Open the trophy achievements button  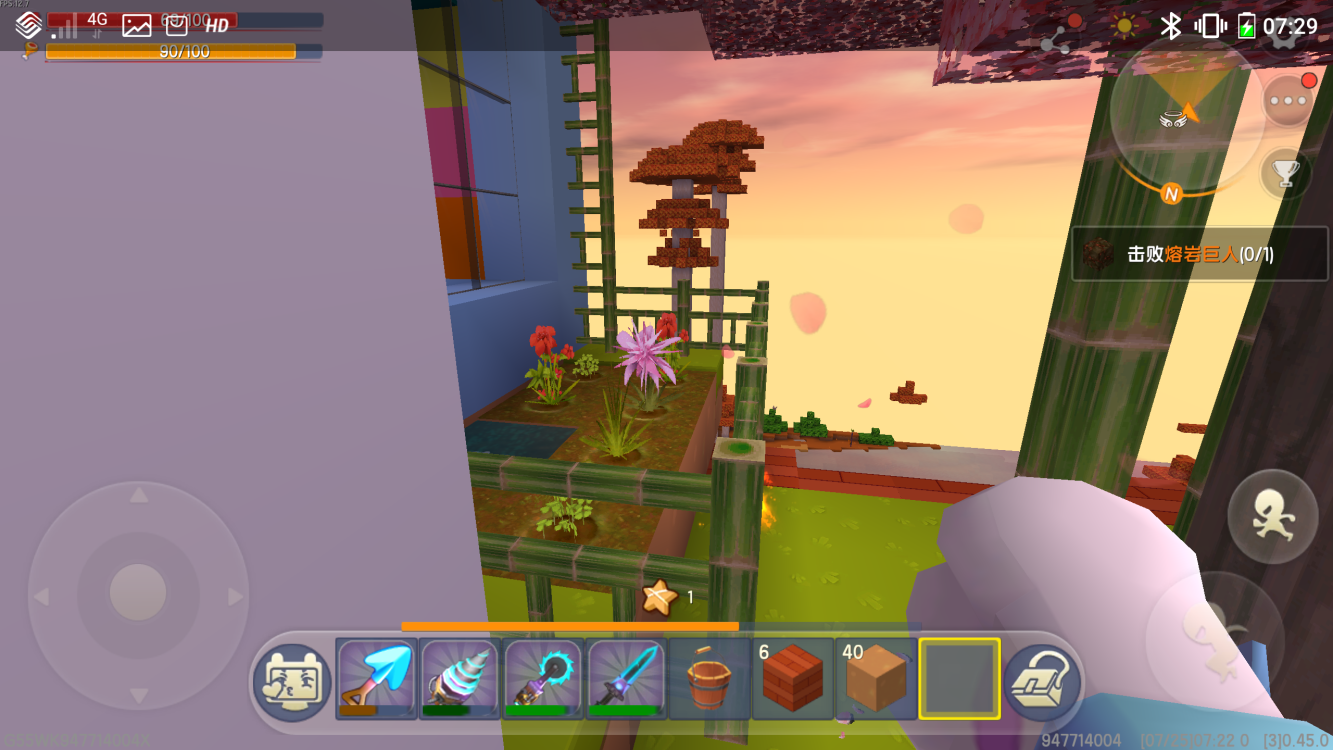click(x=1285, y=173)
